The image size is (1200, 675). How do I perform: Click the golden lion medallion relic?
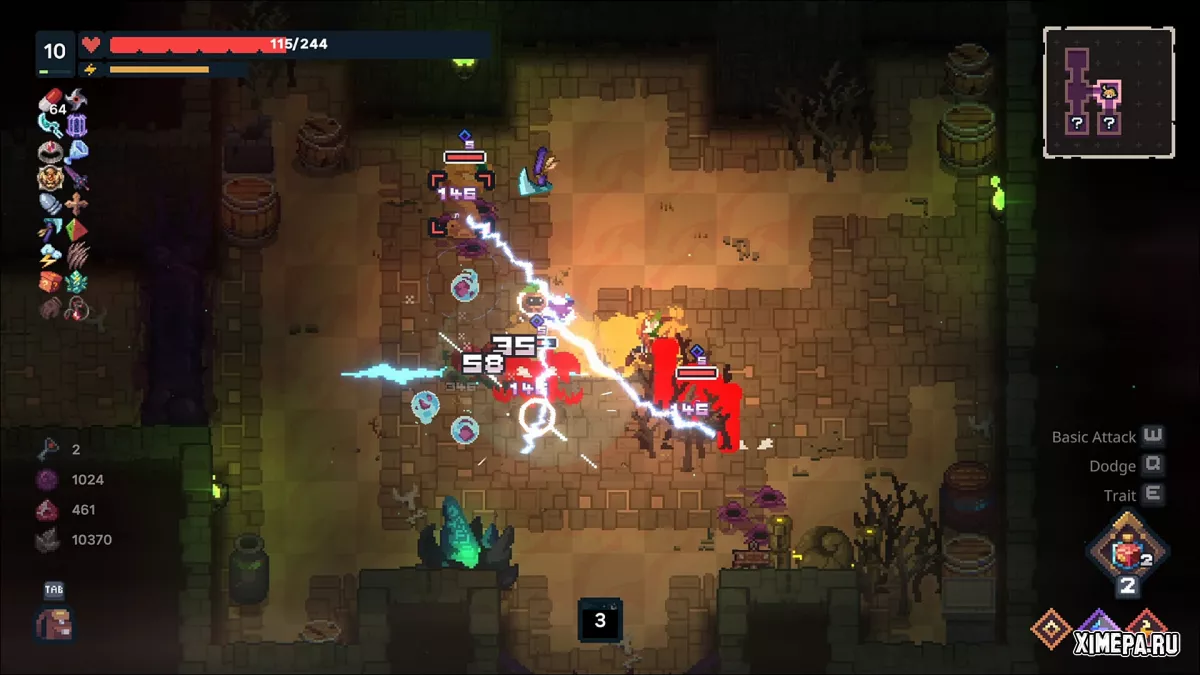(x=51, y=179)
